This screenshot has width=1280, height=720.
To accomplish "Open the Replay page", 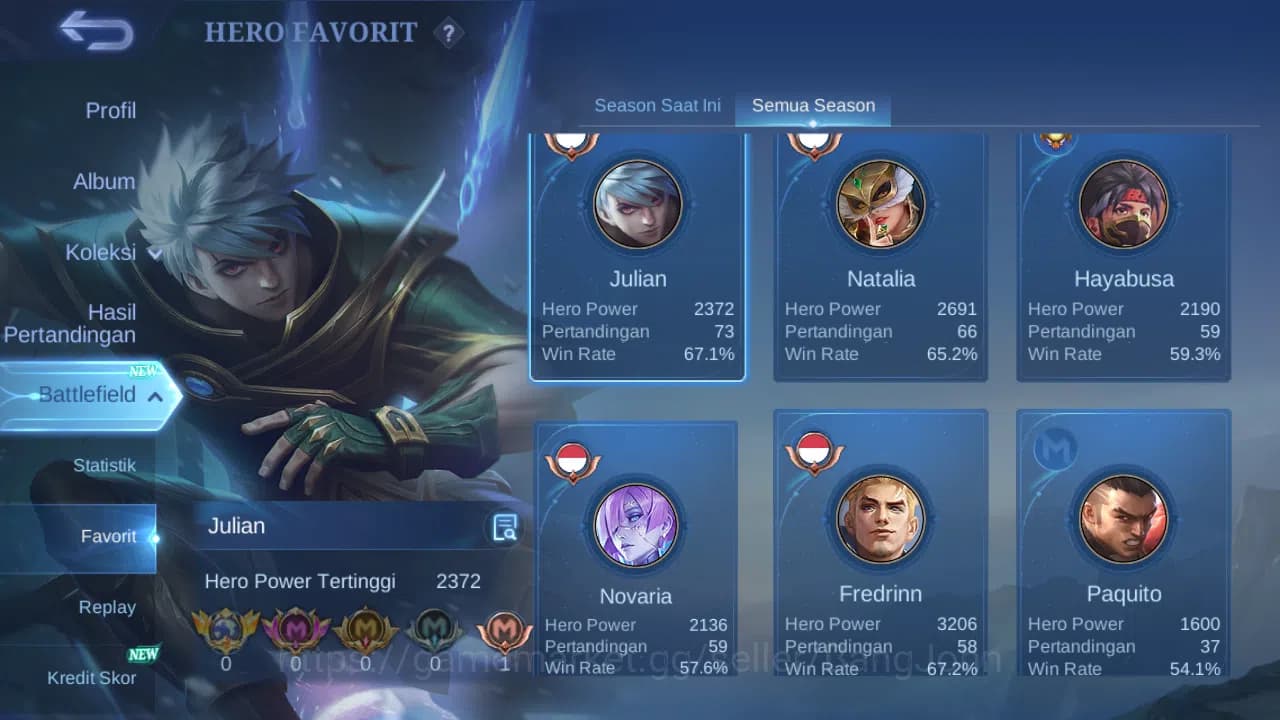I will click(x=107, y=607).
